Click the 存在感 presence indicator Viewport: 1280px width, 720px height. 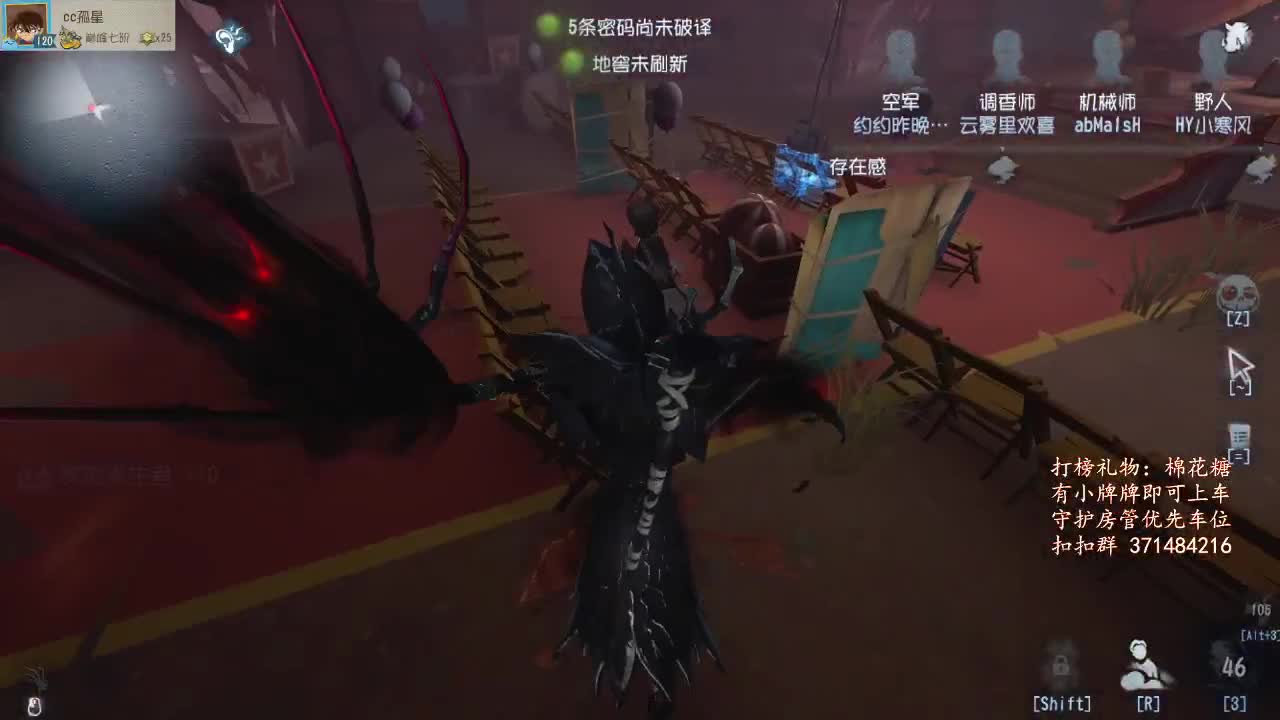click(860, 167)
